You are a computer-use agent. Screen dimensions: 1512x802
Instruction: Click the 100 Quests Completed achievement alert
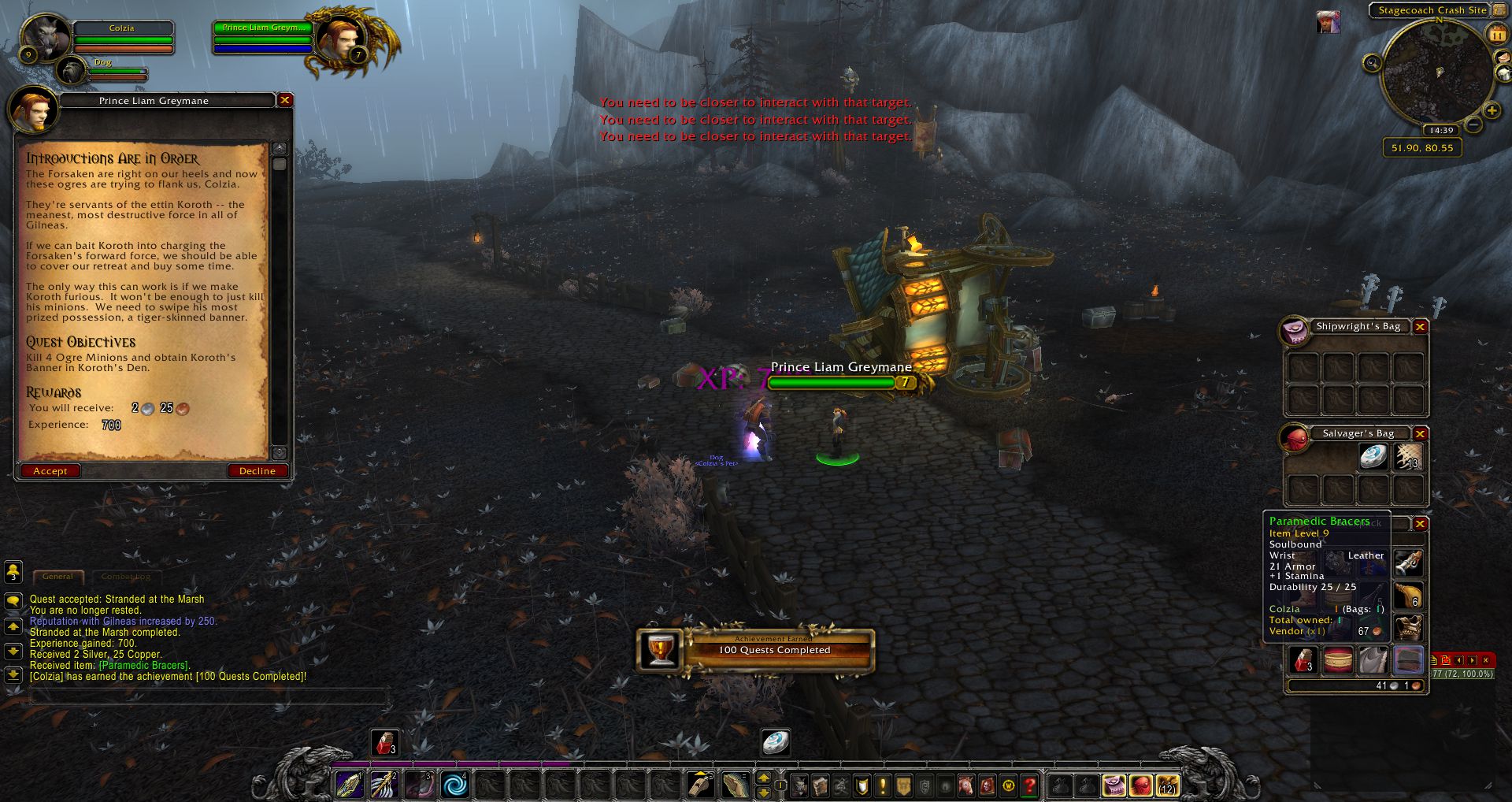[x=756, y=650]
